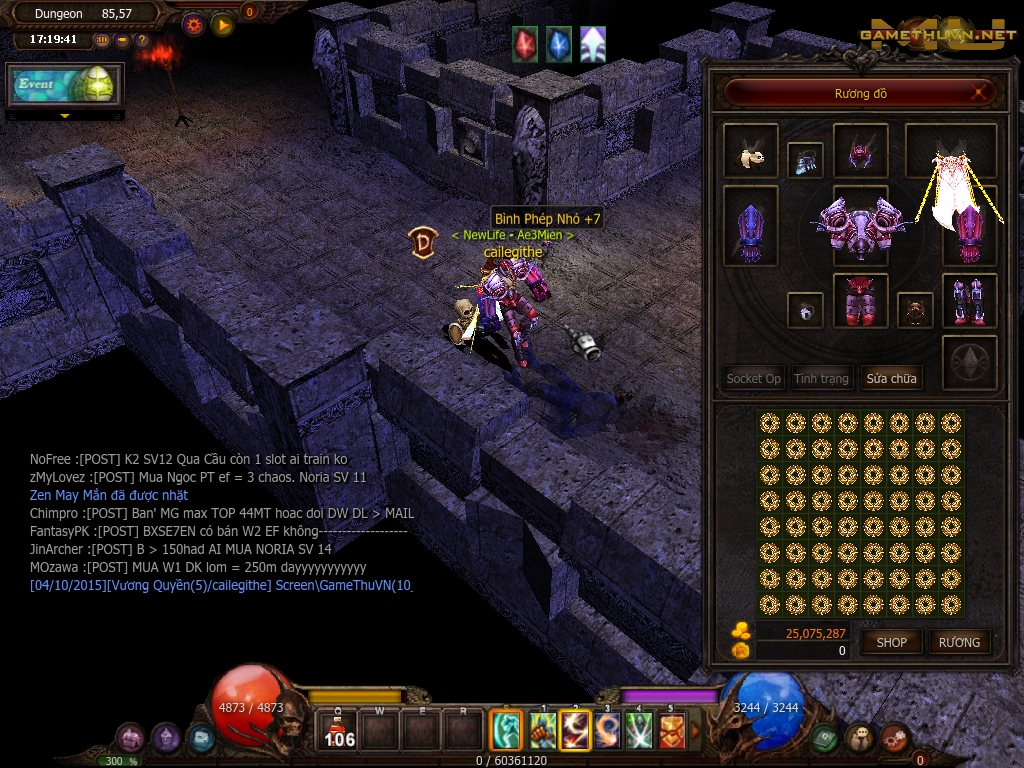This screenshot has width=1024, height=768.
Task: Select the green fist skill icon
Action: pos(543,731)
